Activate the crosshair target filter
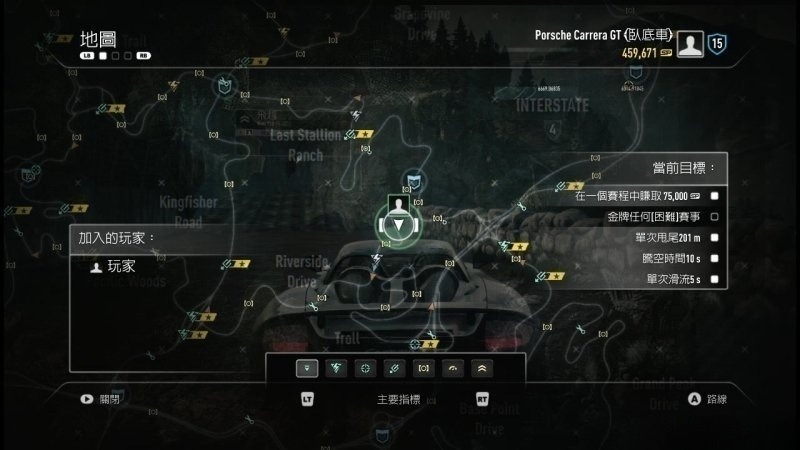The width and height of the screenshot is (800, 450). pos(366,368)
